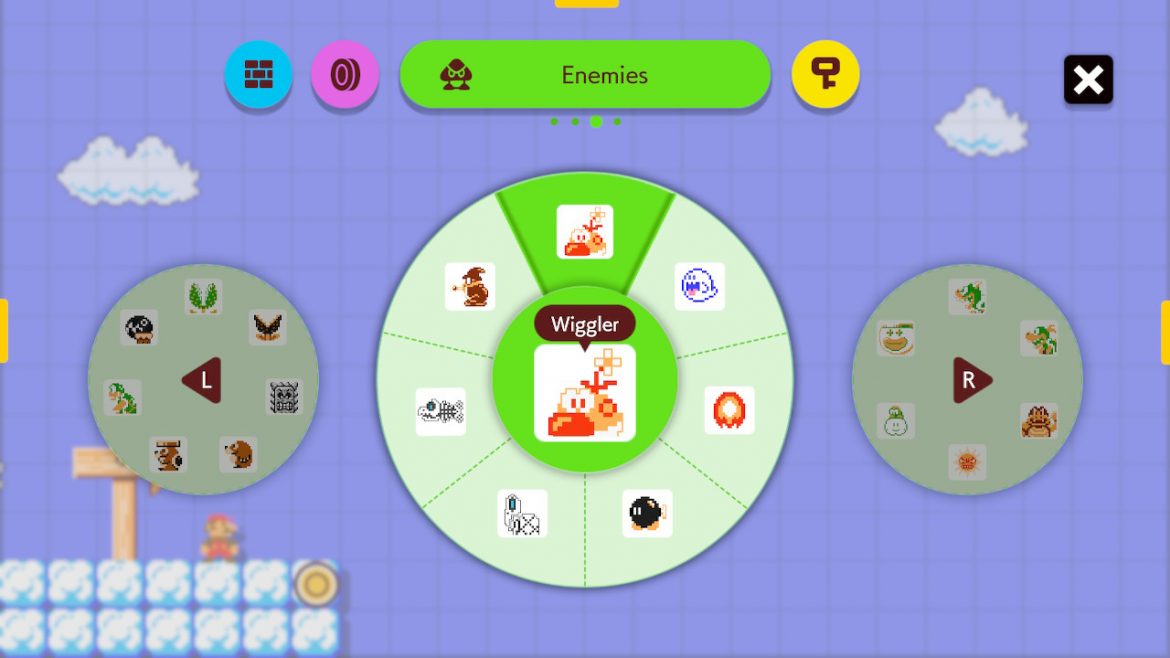Viewport: 1170px width, 658px height.
Task: Select the green Enemies category tab
Action: (585, 75)
